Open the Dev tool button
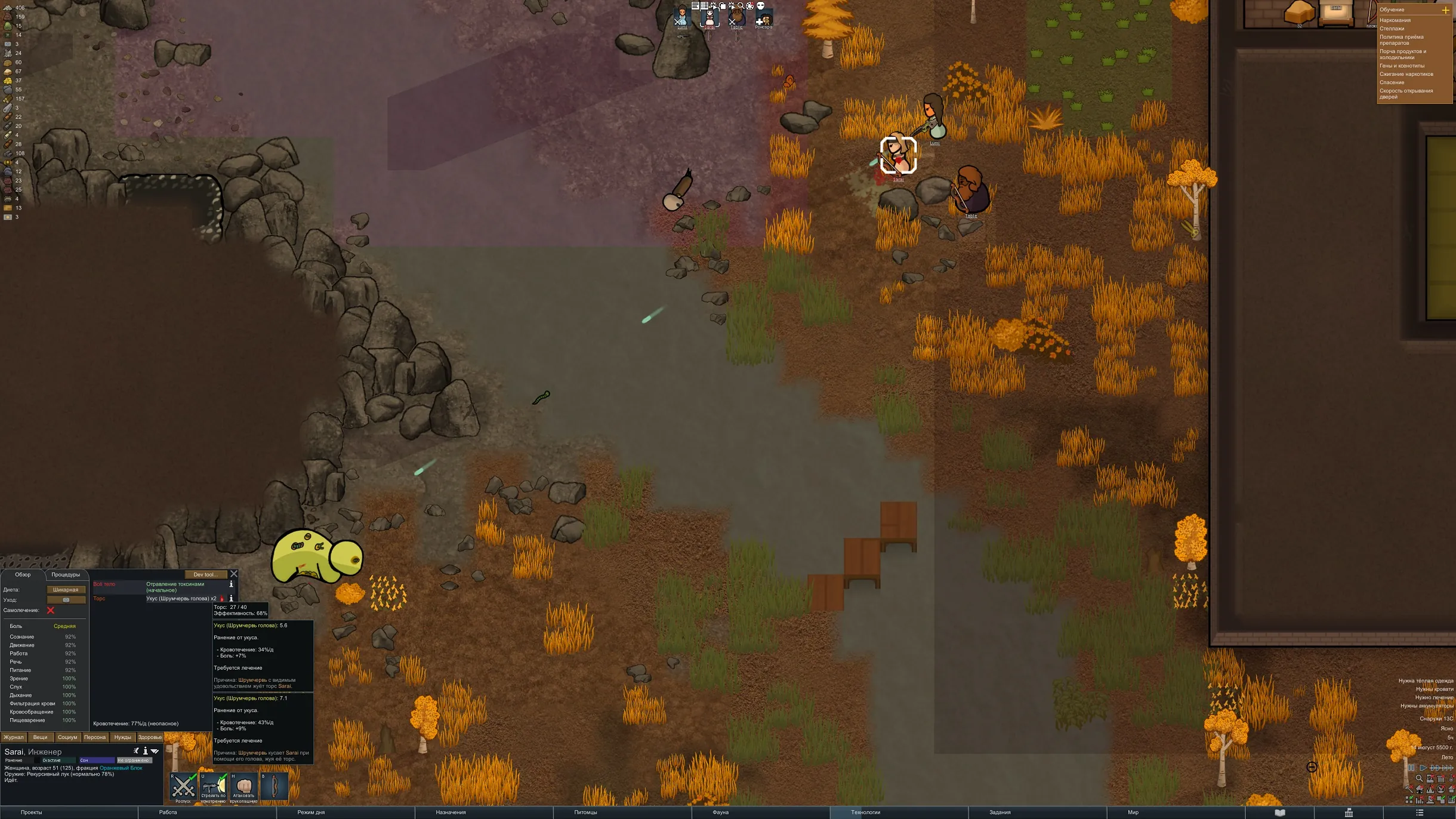1456x819 pixels. click(x=205, y=575)
